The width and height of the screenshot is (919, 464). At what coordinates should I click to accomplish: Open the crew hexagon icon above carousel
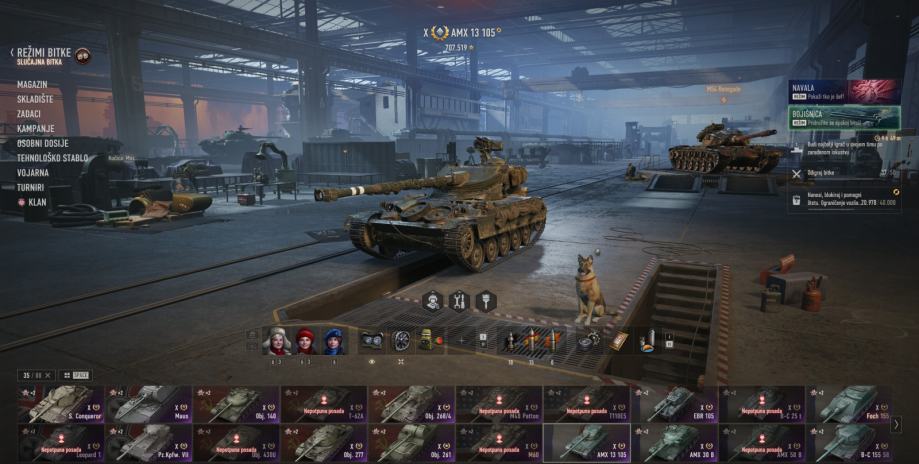432,300
